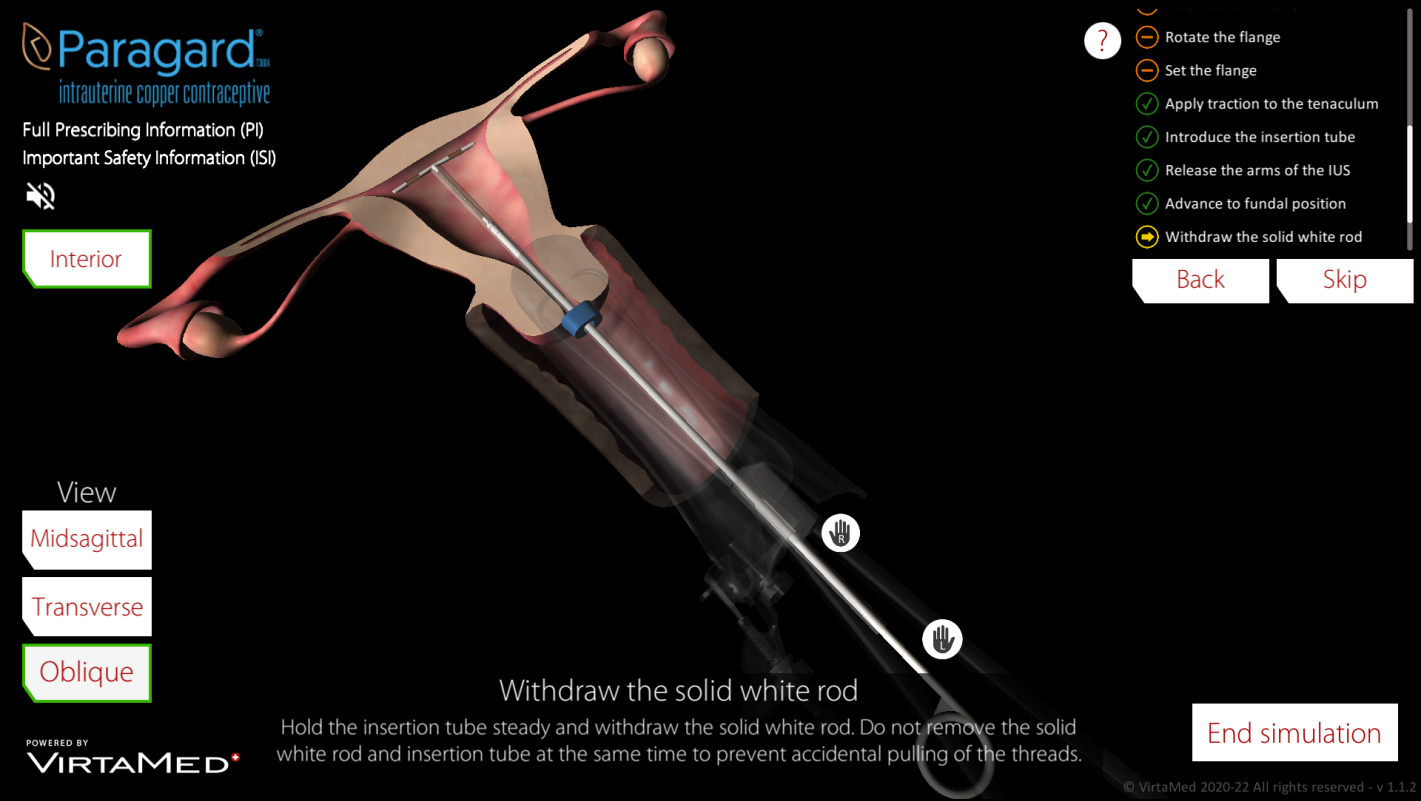Image resolution: width=1421 pixels, height=801 pixels.
Task: Select the right-hand grab icon on the instrument
Action: coord(840,533)
